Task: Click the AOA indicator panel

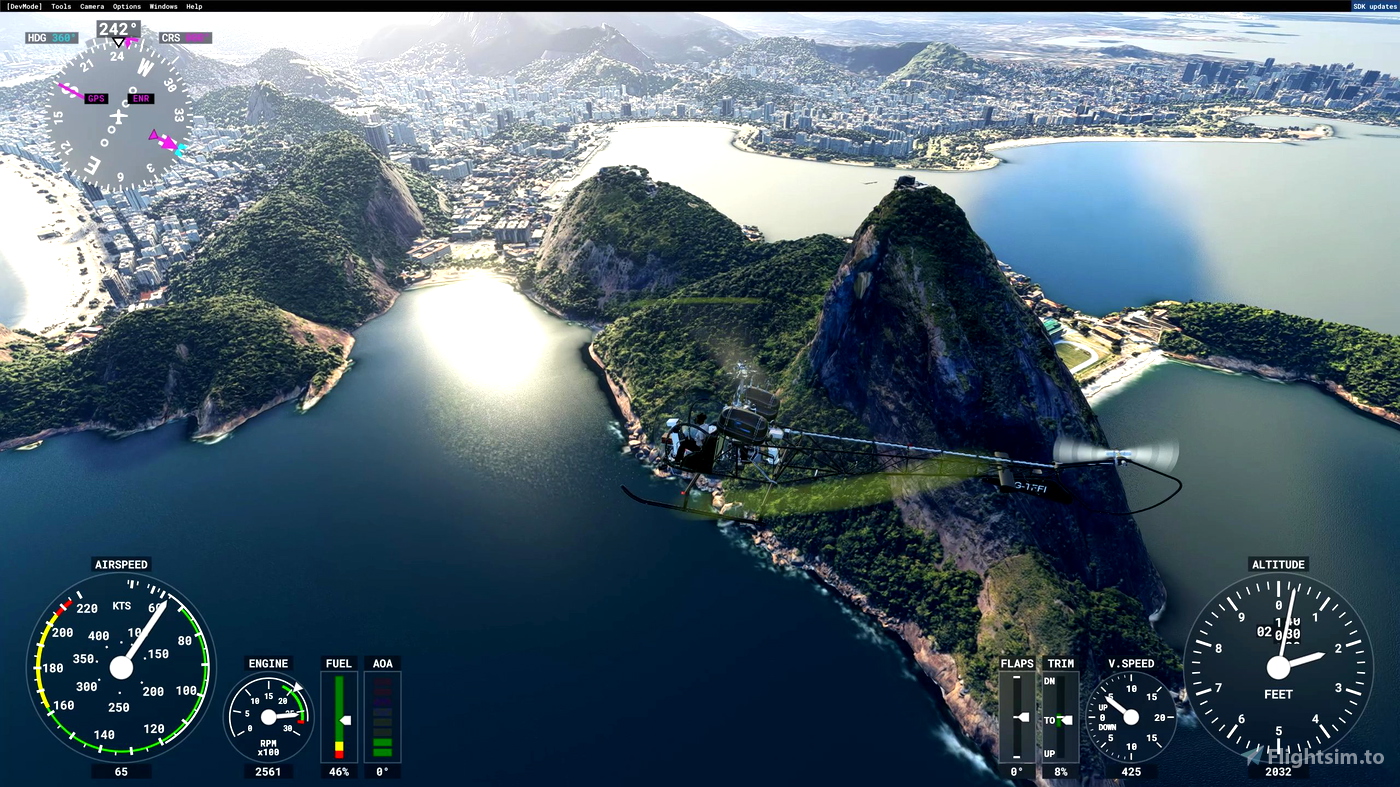Action: (382, 718)
